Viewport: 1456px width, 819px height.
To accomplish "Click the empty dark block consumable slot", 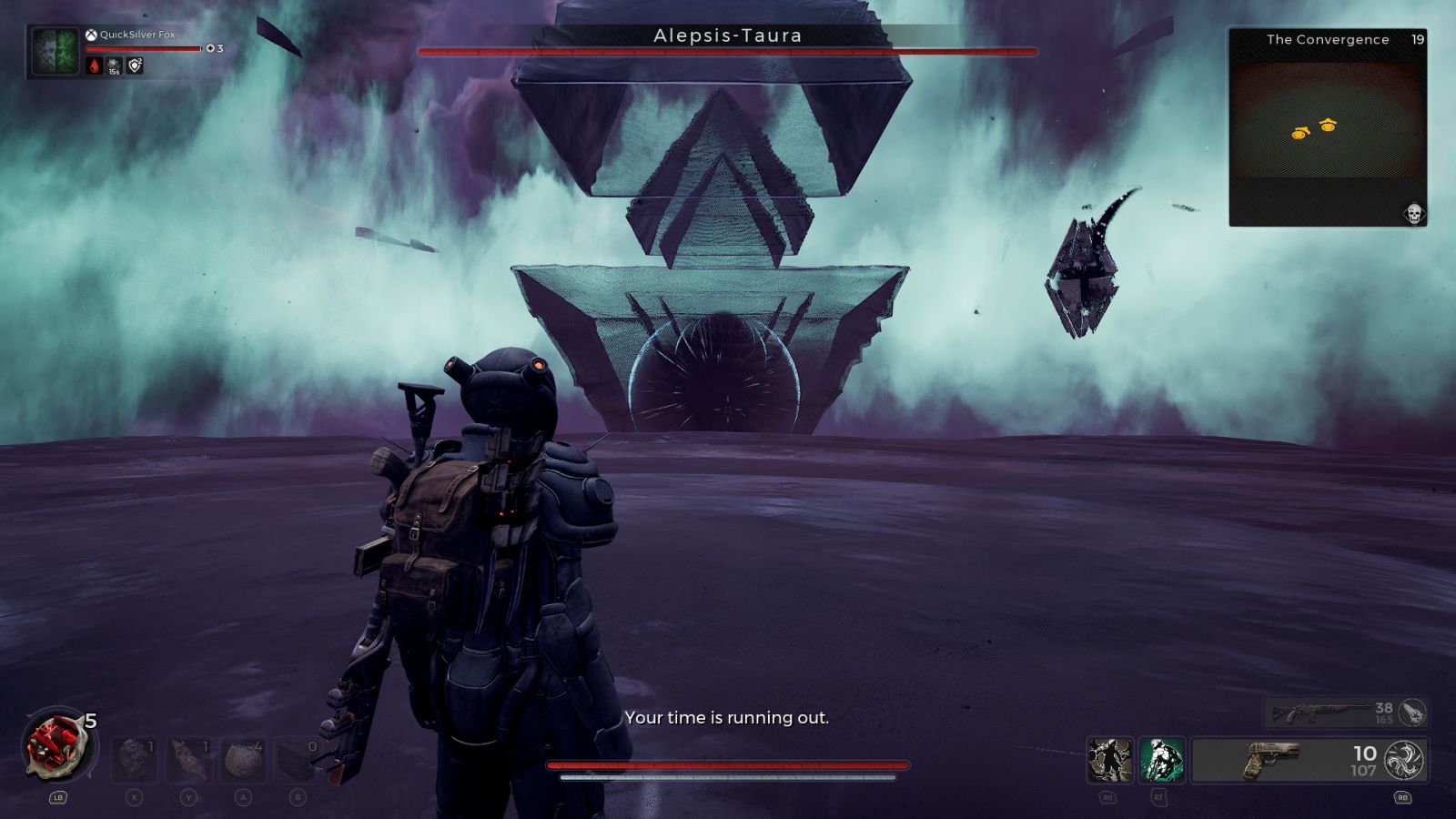I will pyautogui.click(x=297, y=759).
